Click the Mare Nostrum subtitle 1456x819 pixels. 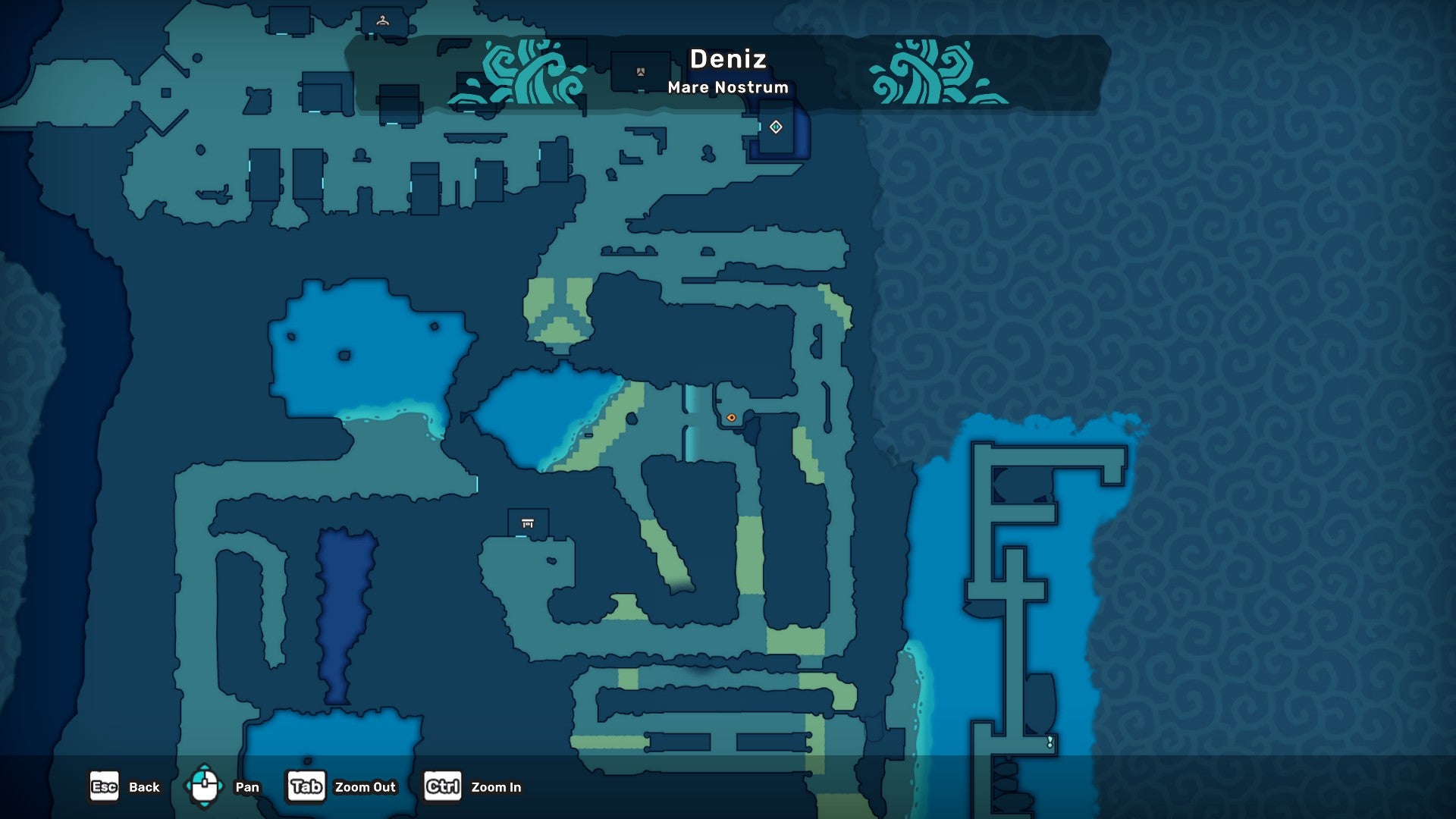(x=727, y=87)
